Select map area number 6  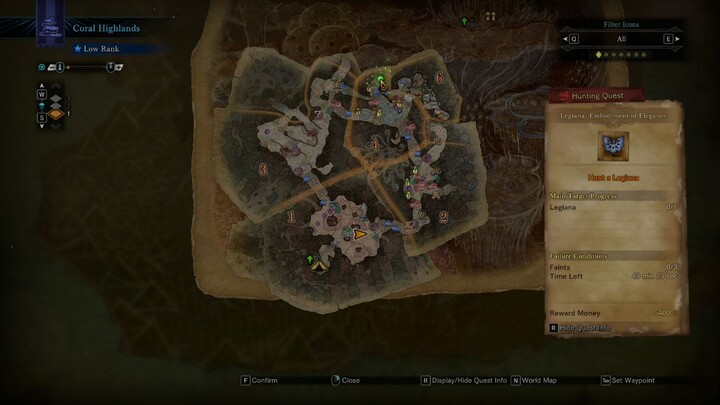pos(439,78)
